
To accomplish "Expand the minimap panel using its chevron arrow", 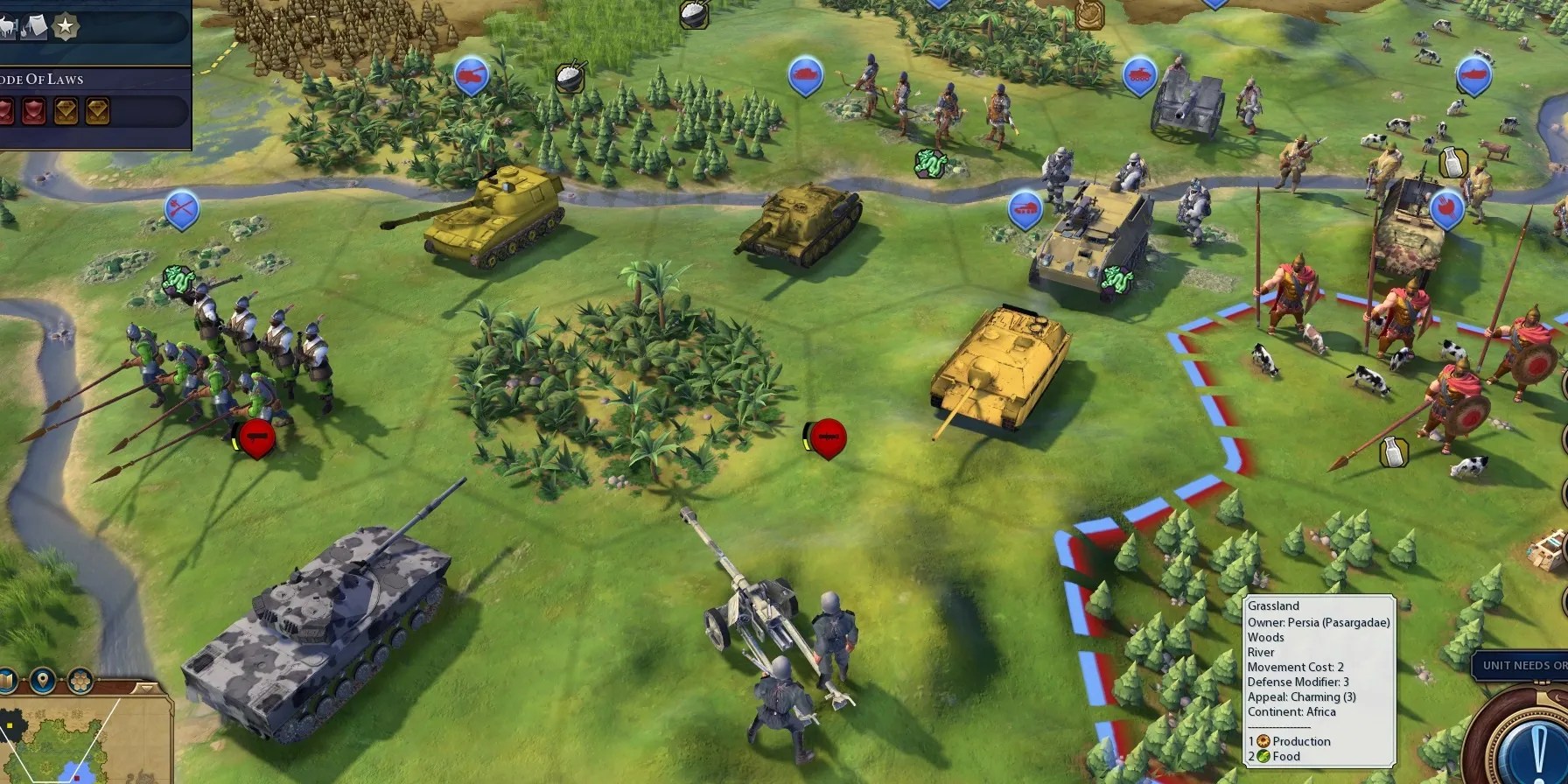I will (x=146, y=689).
